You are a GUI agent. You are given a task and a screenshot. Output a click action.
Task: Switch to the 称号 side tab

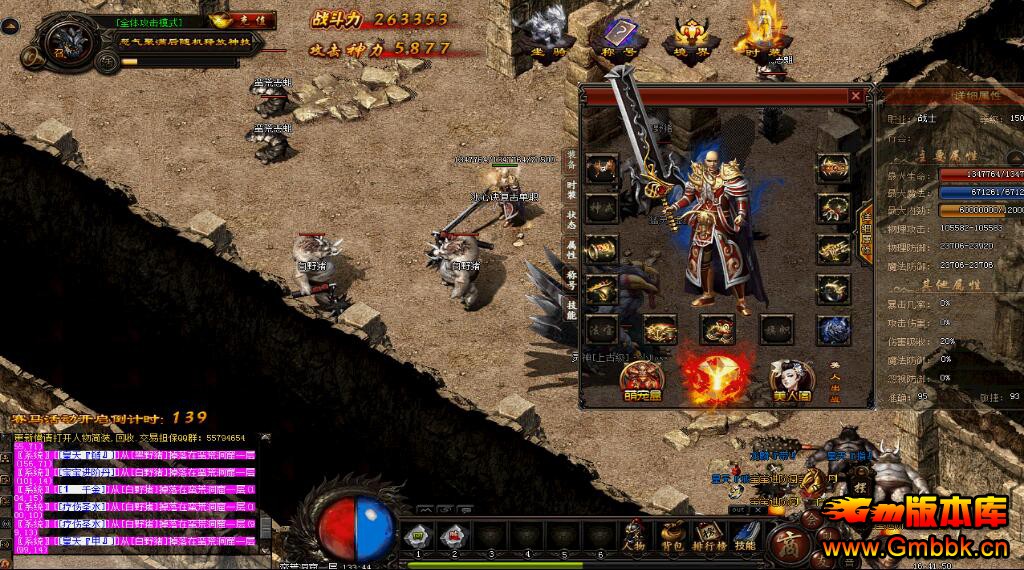pyautogui.click(x=572, y=280)
